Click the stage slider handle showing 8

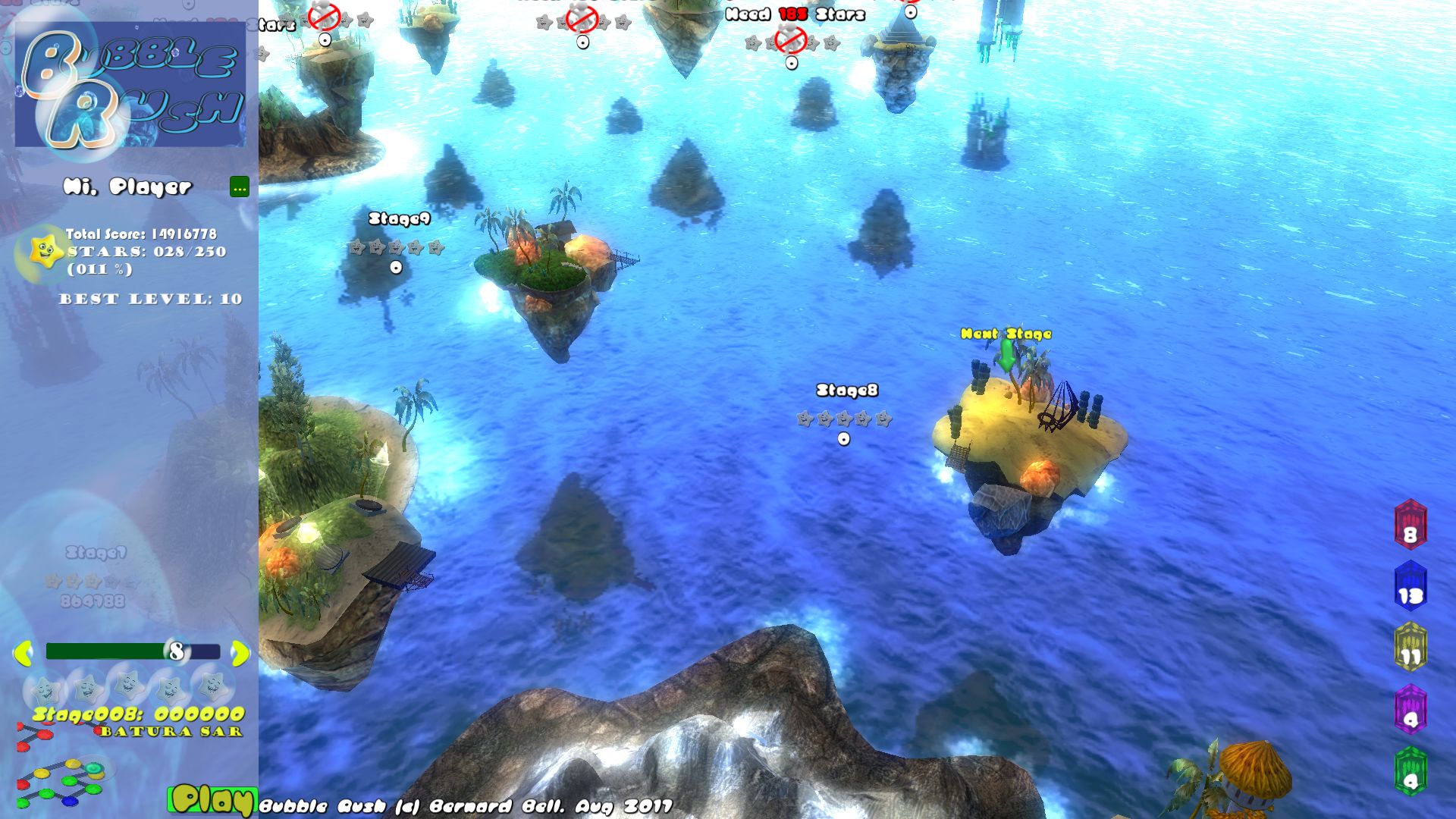(177, 651)
